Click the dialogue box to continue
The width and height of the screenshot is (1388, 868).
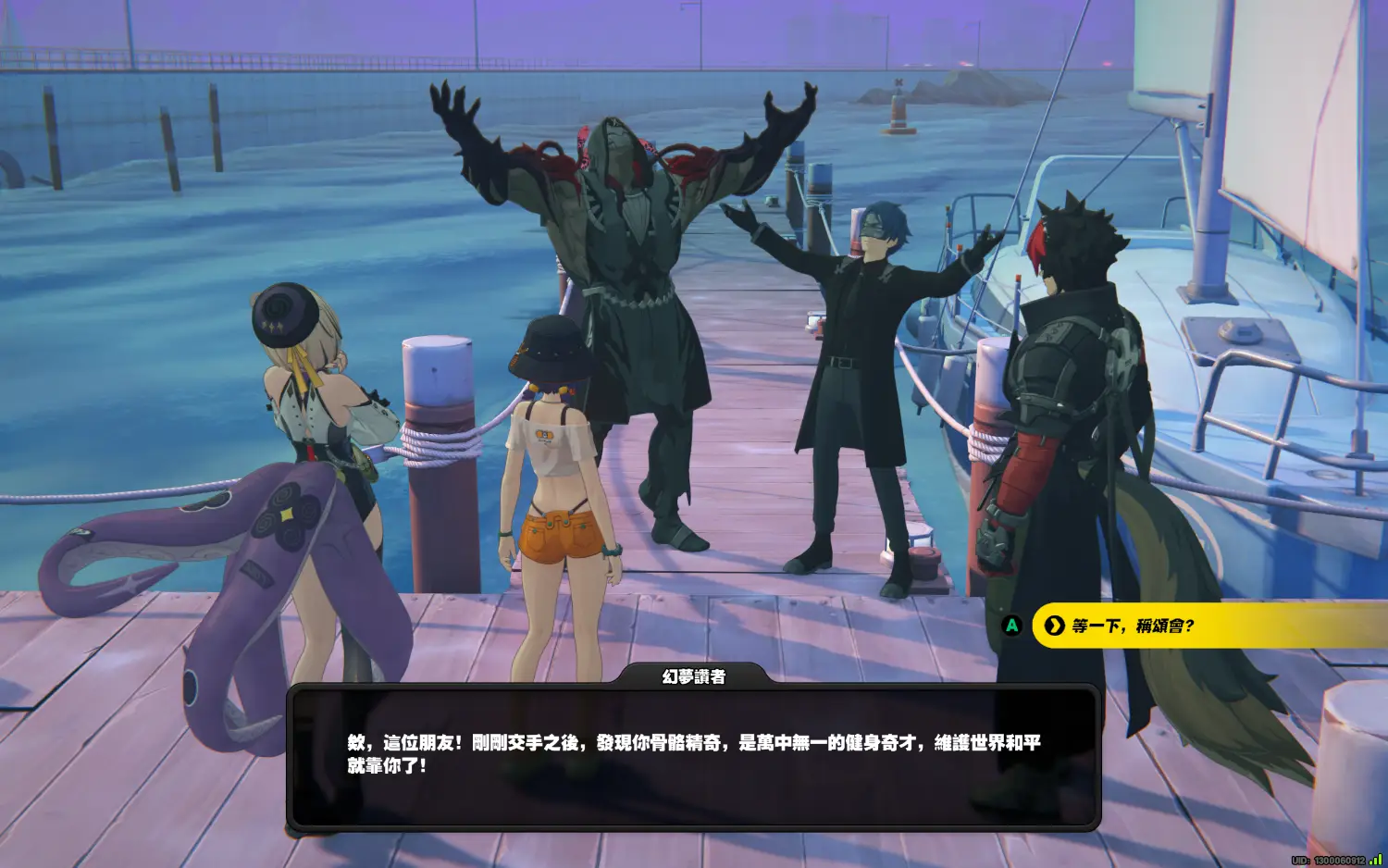(x=693, y=756)
